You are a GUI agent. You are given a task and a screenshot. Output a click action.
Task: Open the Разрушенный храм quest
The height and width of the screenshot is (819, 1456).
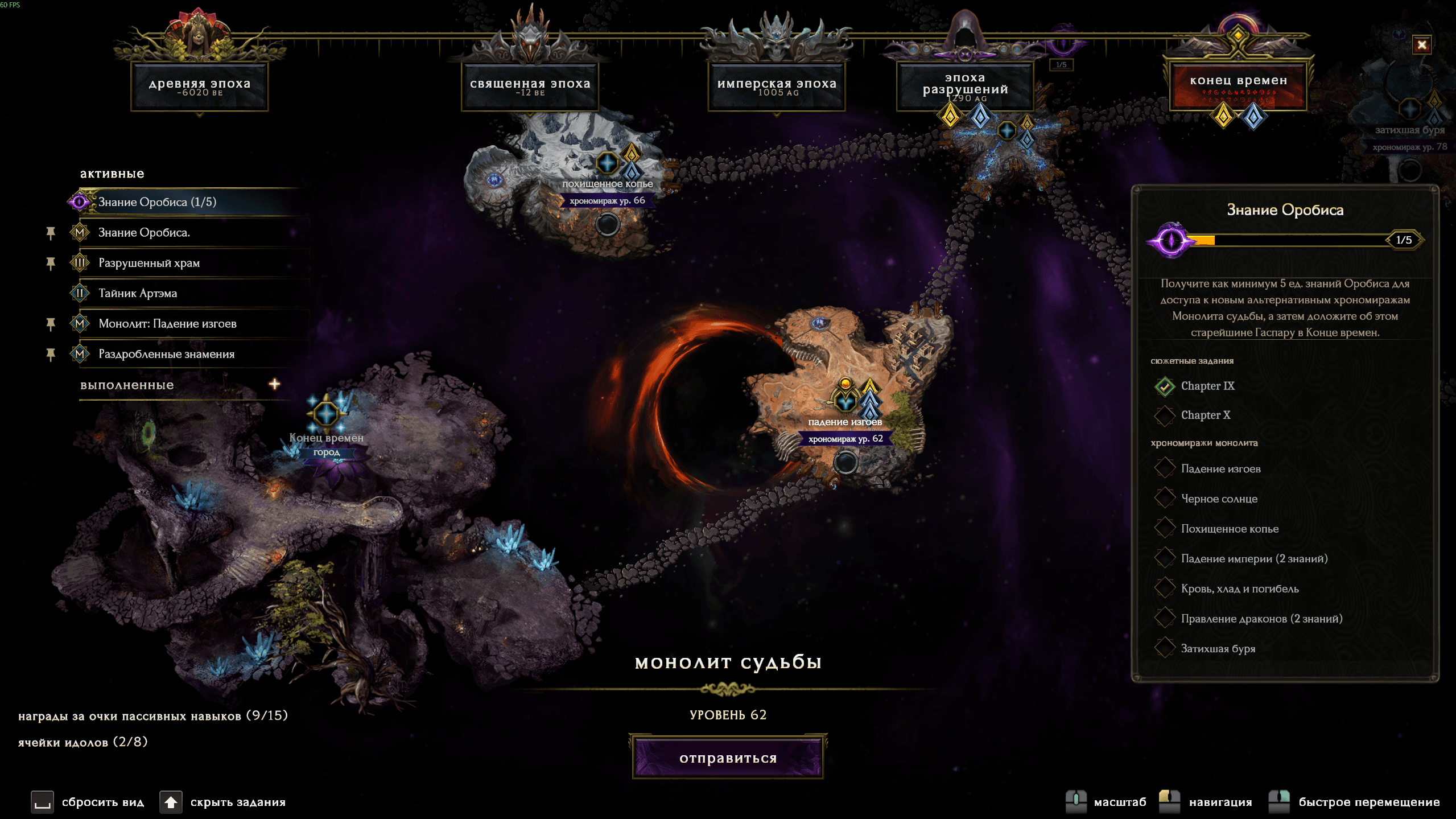(x=149, y=263)
